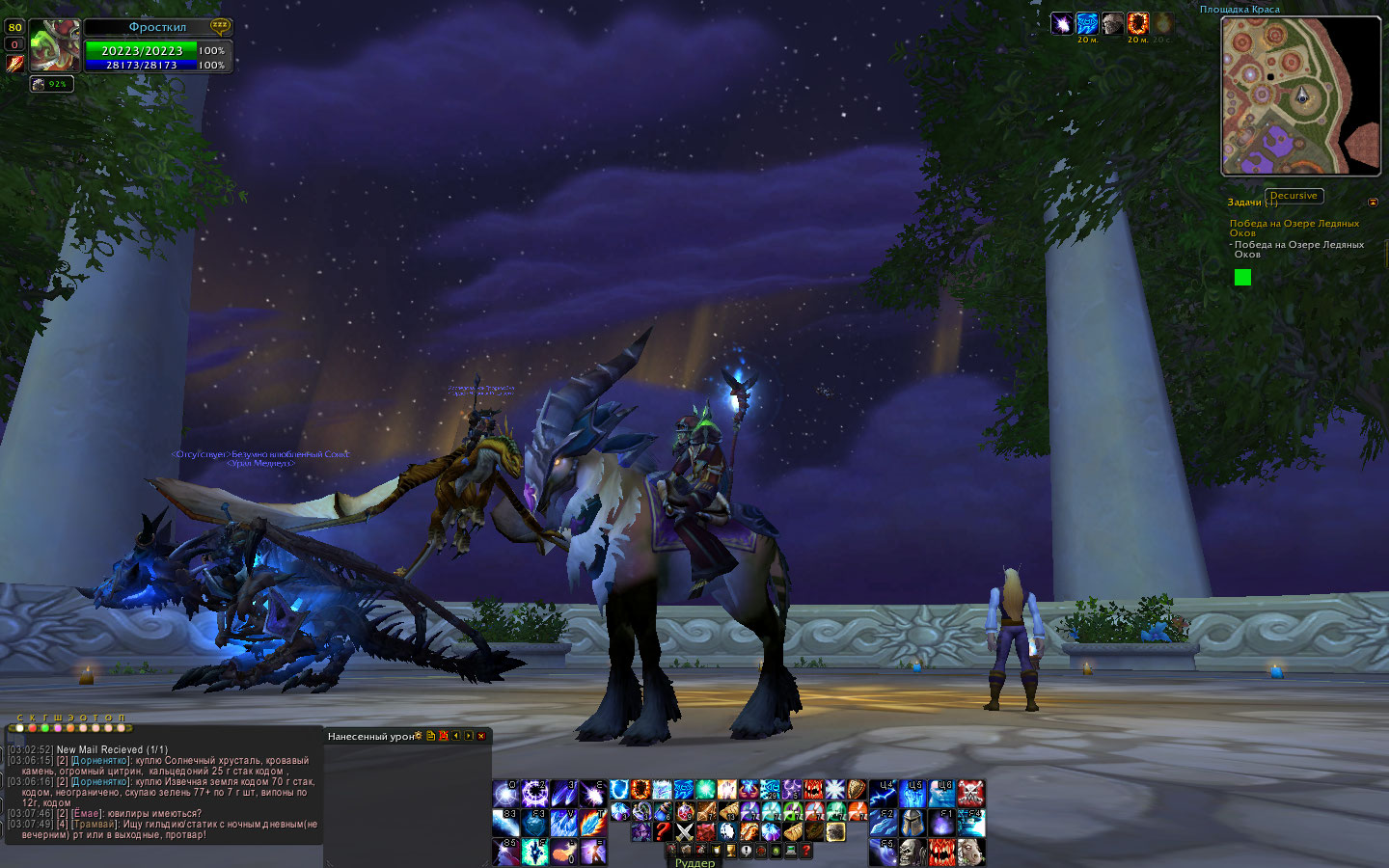Click Дорнёнятко's name in chat
Viewport: 1389px width, 868px height.
point(101,761)
